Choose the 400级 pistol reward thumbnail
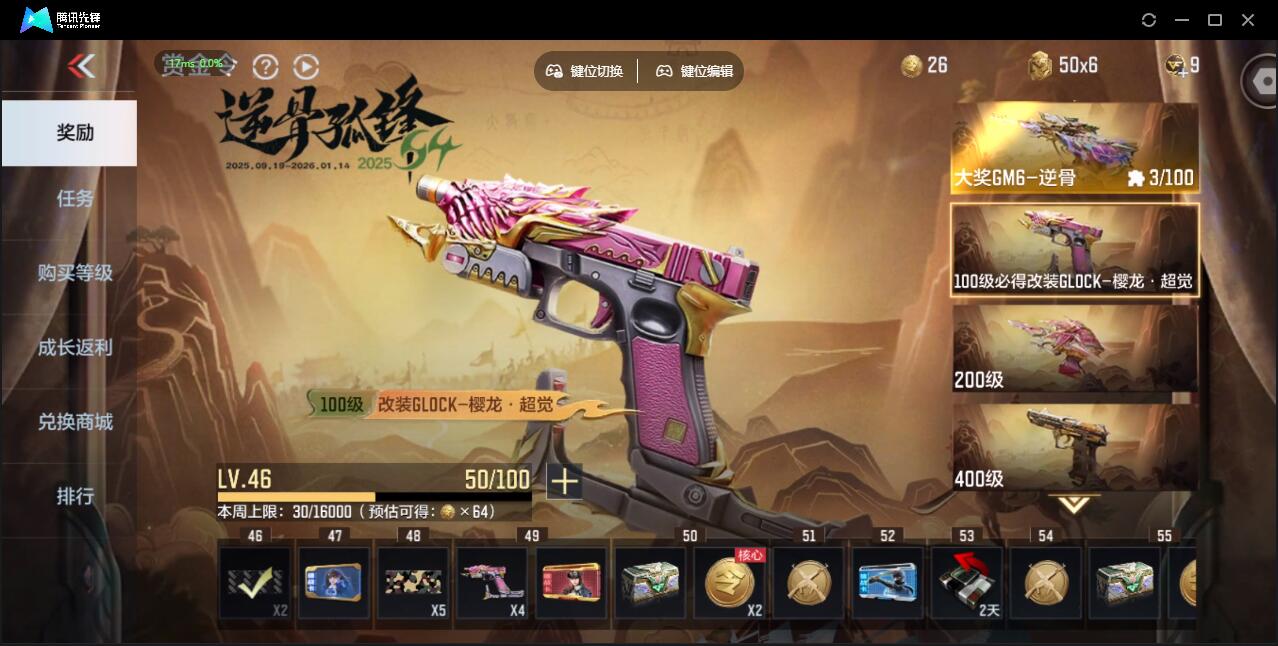1278x646 pixels. 1074,446
